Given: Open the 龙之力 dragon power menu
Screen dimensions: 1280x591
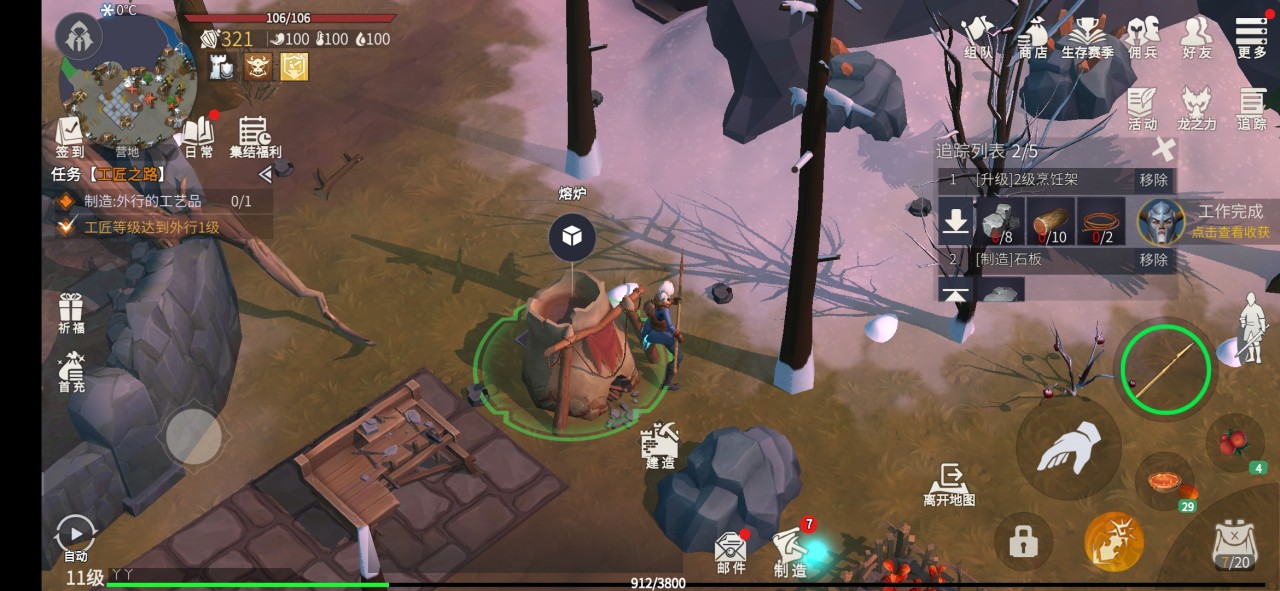Looking at the screenshot, I should tap(1197, 108).
